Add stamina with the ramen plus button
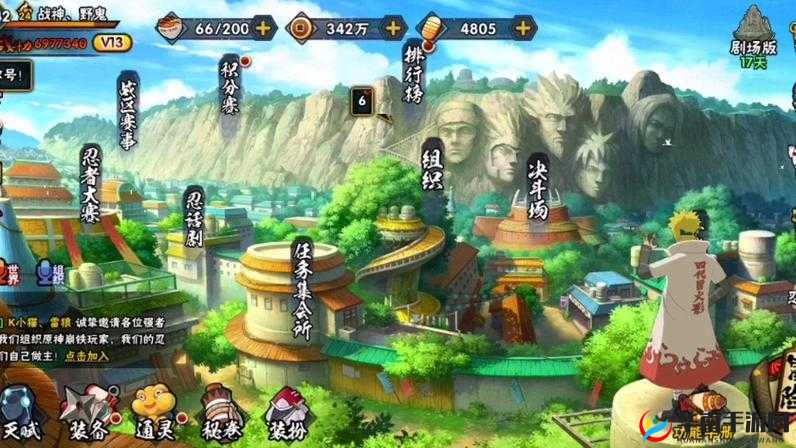This screenshot has width=796, height=448. click(264, 27)
